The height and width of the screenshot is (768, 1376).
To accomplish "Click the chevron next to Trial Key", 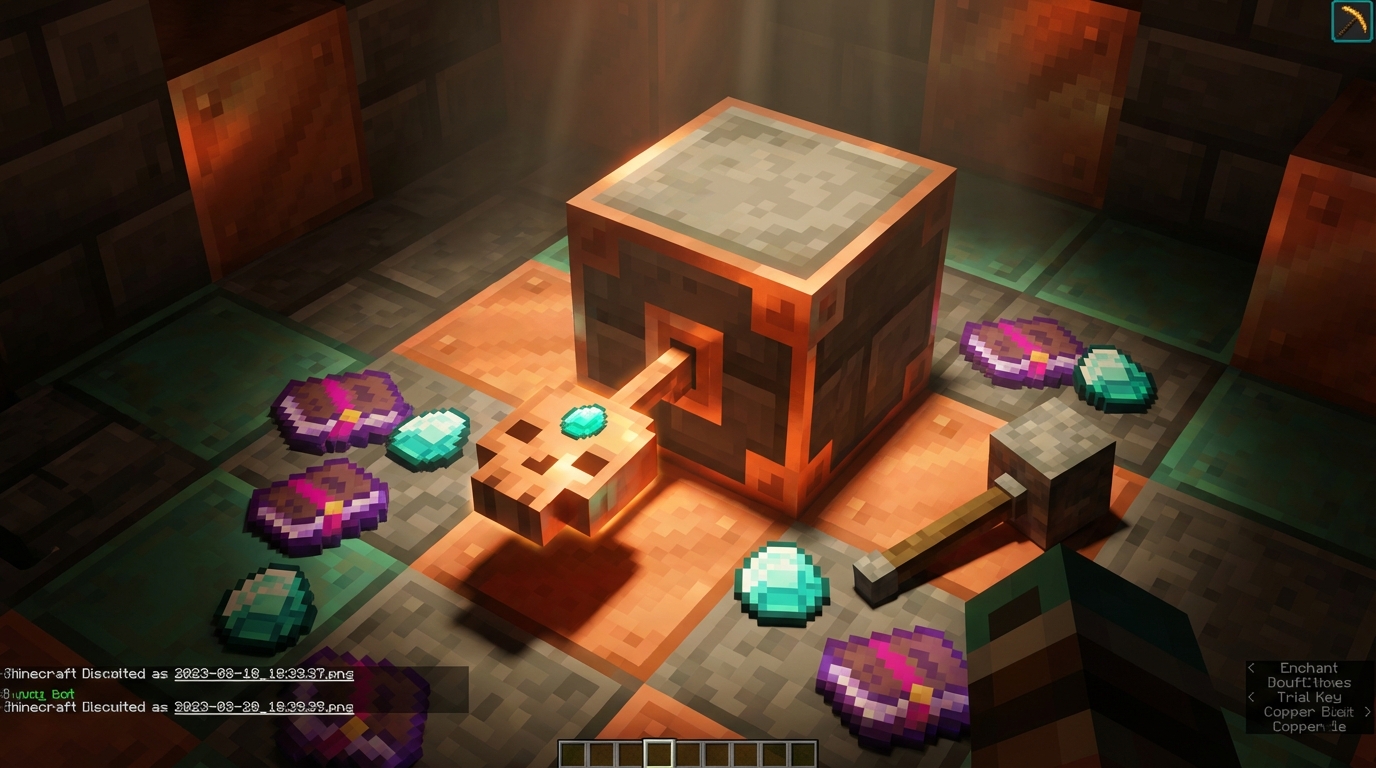I will pyautogui.click(x=1251, y=697).
